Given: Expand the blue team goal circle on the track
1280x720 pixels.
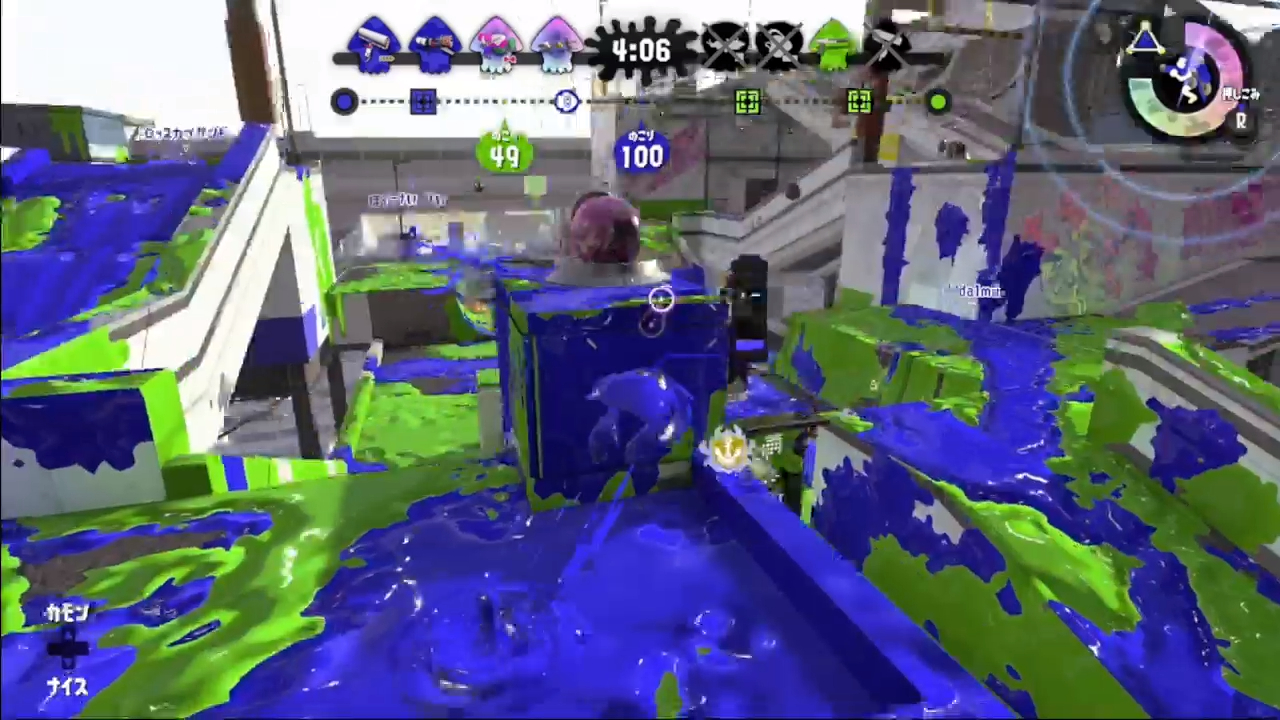Looking at the screenshot, I should [x=343, y=101].
